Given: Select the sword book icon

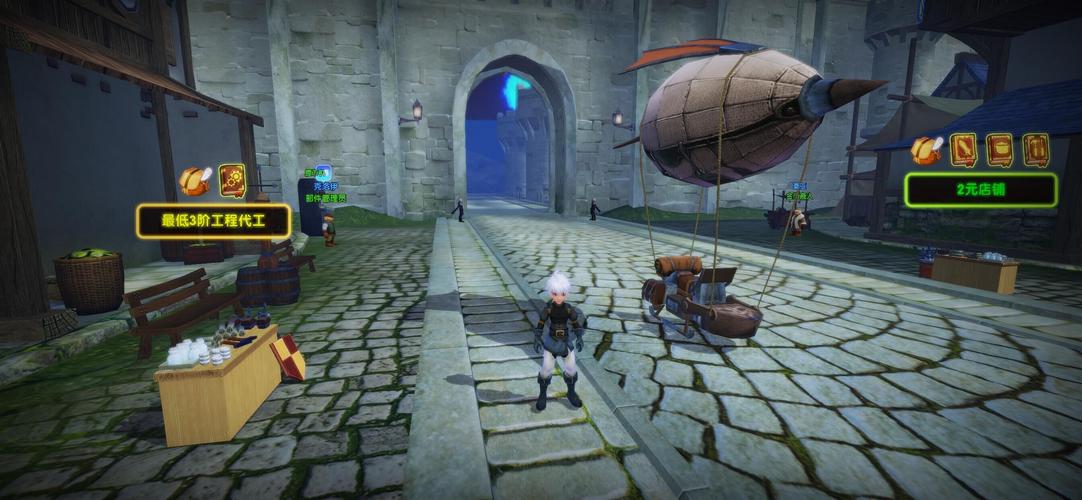Looking at the screenshot, I should [x=963, y=149].
